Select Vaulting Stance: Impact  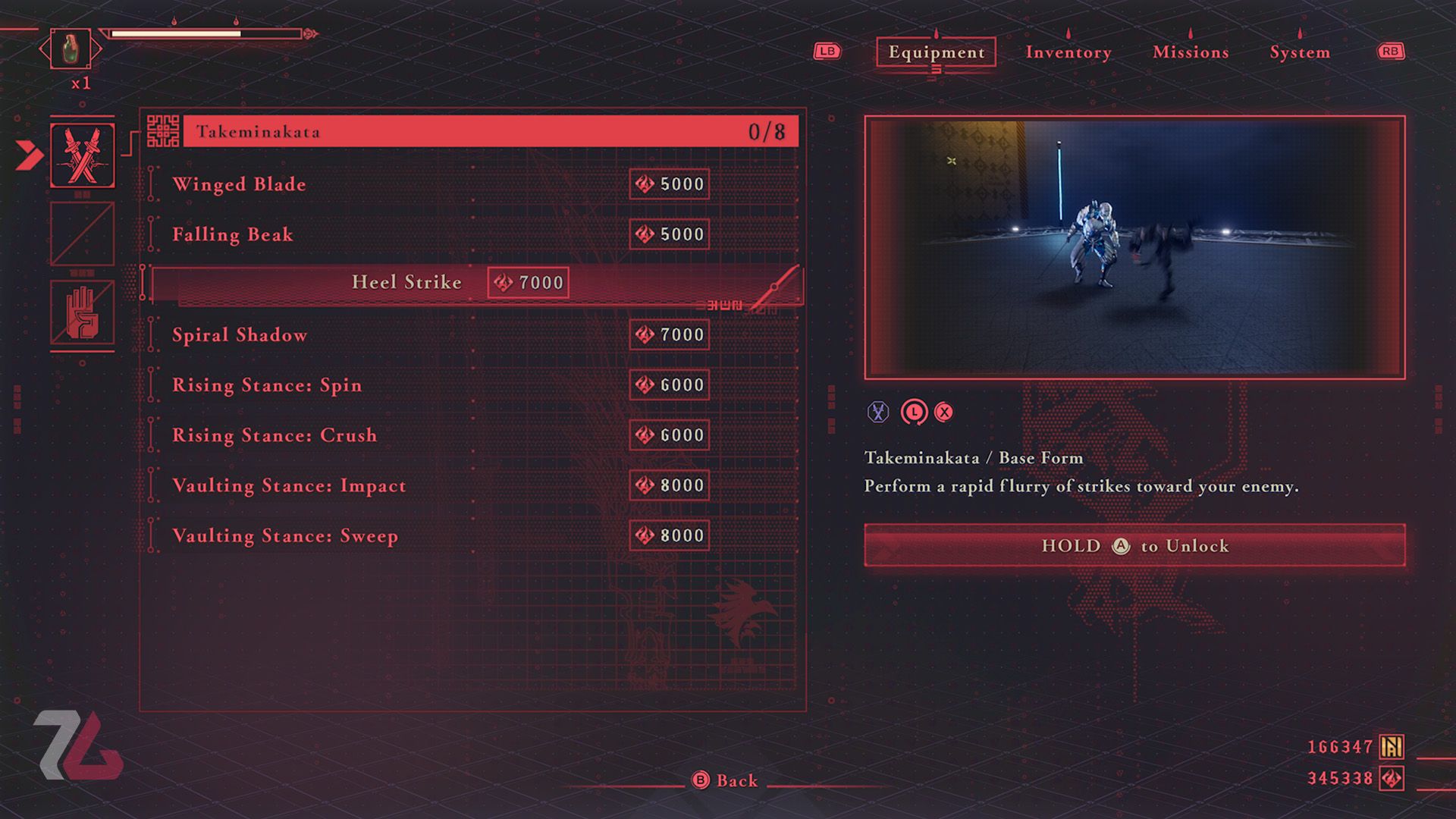coord(289,485)
